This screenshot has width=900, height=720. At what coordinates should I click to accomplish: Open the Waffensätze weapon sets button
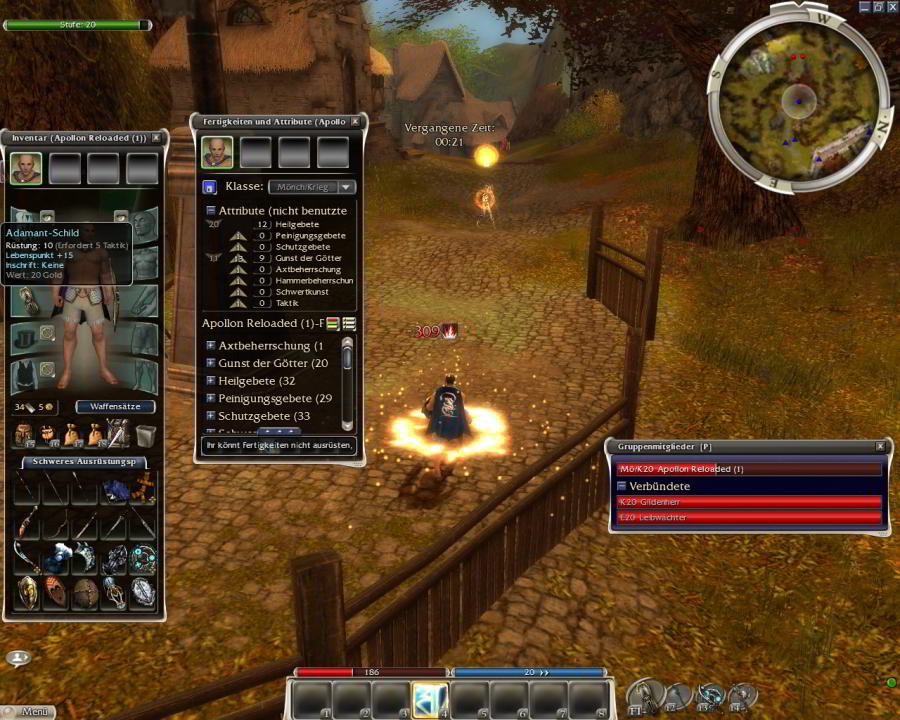(x=115, y=407)
